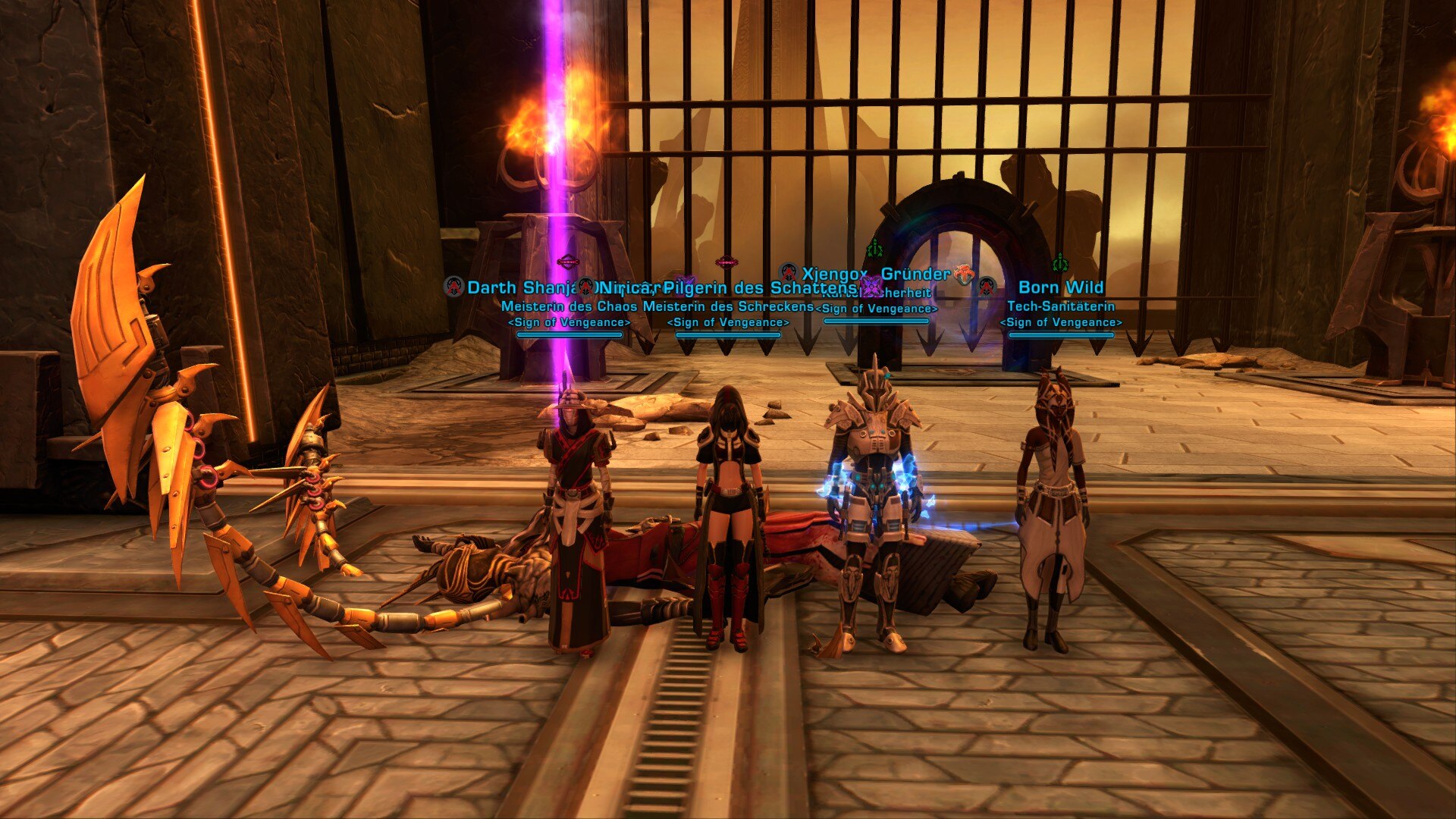Viewport: 1456px width, 819px height.
Task: Select the Born Wild nameplate
Action: tap(1060, 287)
